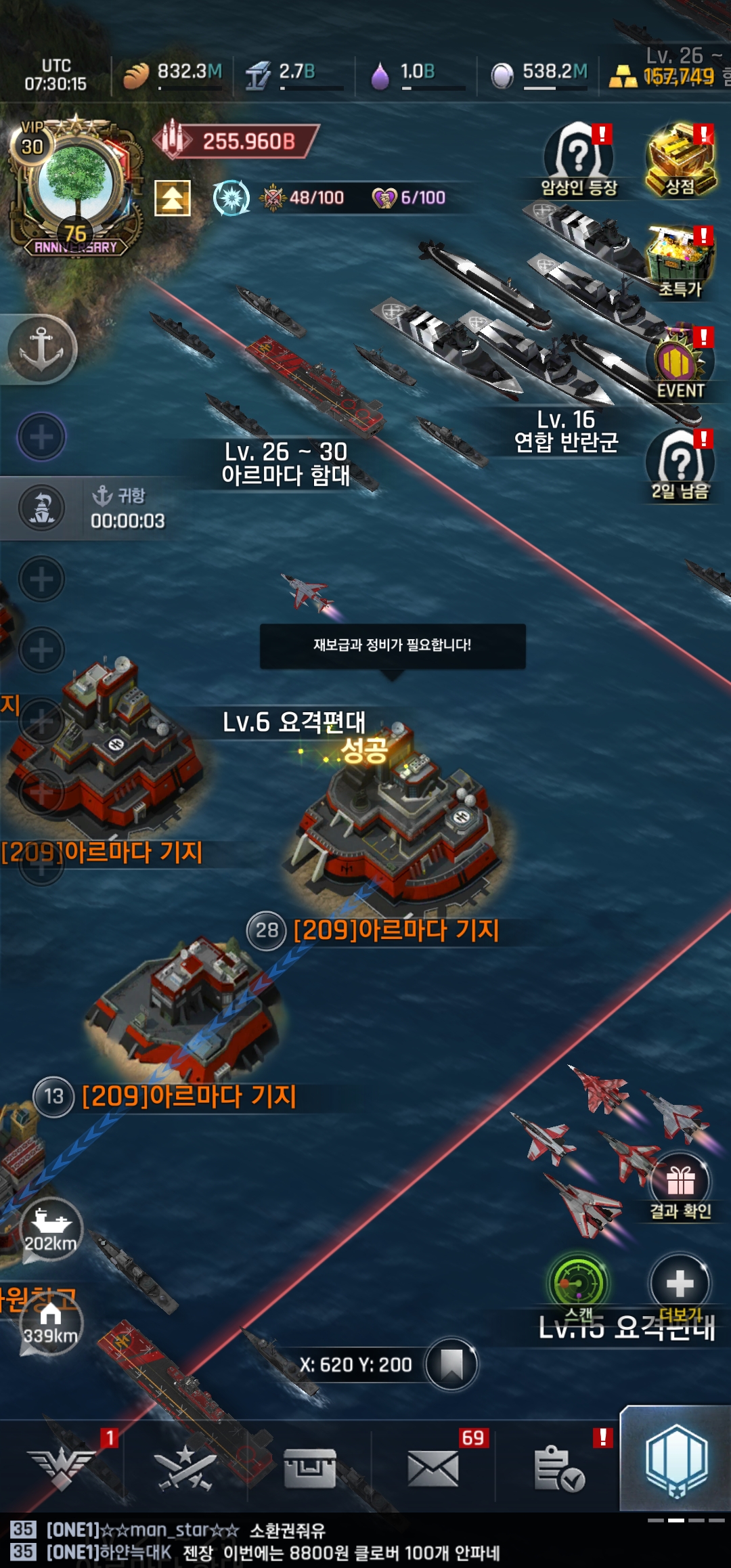Open the EVENT menu
The width and height of the screenshot is (731, 1568).
(680, 366)
